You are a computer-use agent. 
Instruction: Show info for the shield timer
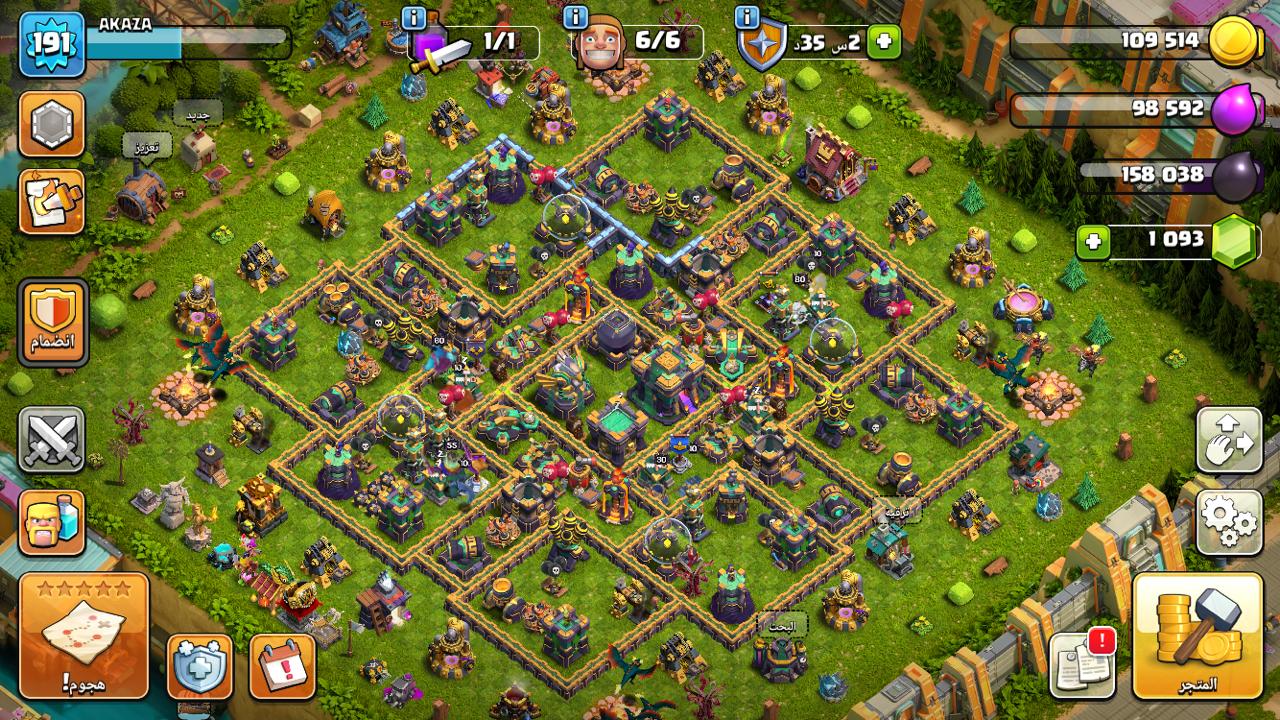746,18
